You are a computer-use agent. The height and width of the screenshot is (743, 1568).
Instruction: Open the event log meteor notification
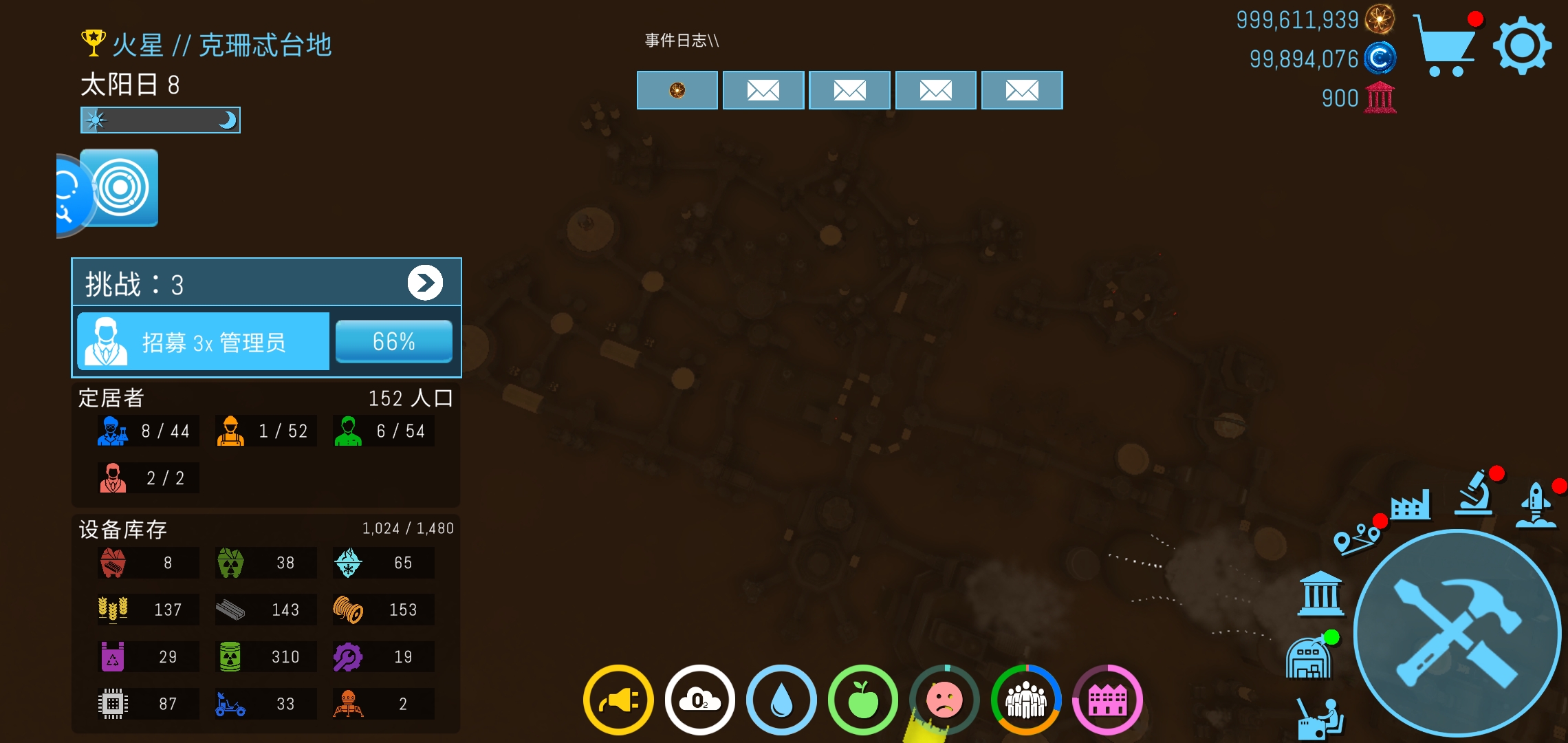pos(677,90)
